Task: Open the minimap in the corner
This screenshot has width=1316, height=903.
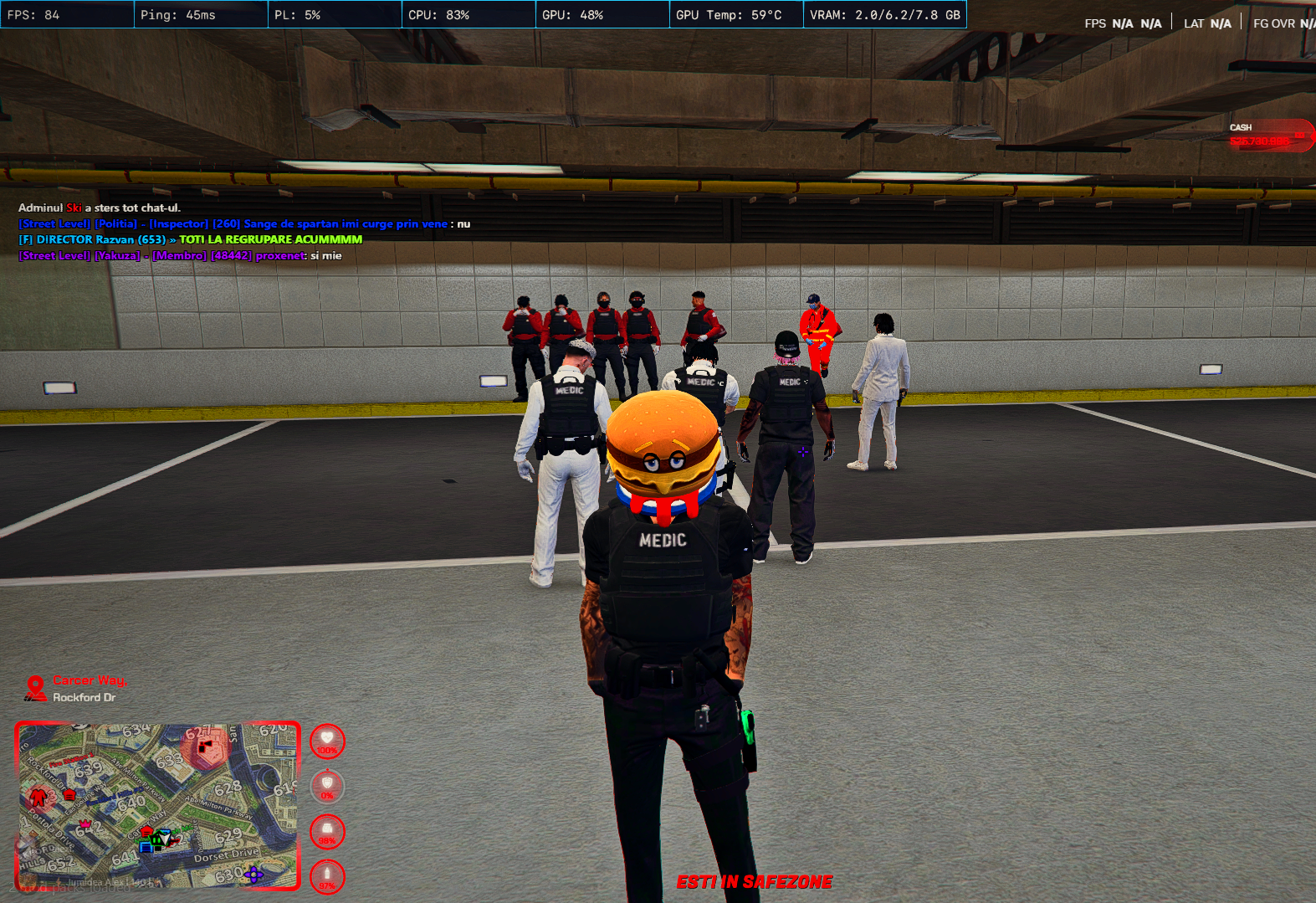Action: (x=157, y=806)
